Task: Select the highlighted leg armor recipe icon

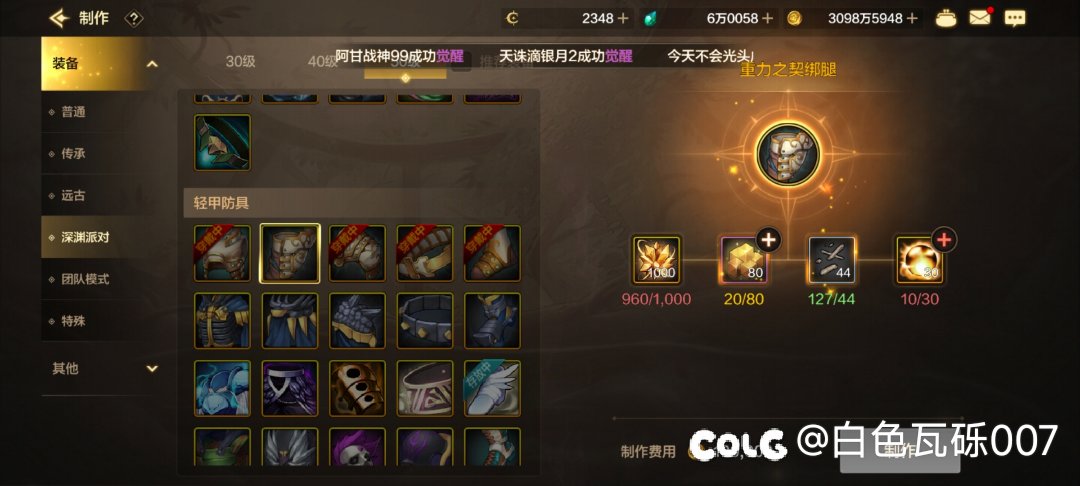Action: [290, 253]
